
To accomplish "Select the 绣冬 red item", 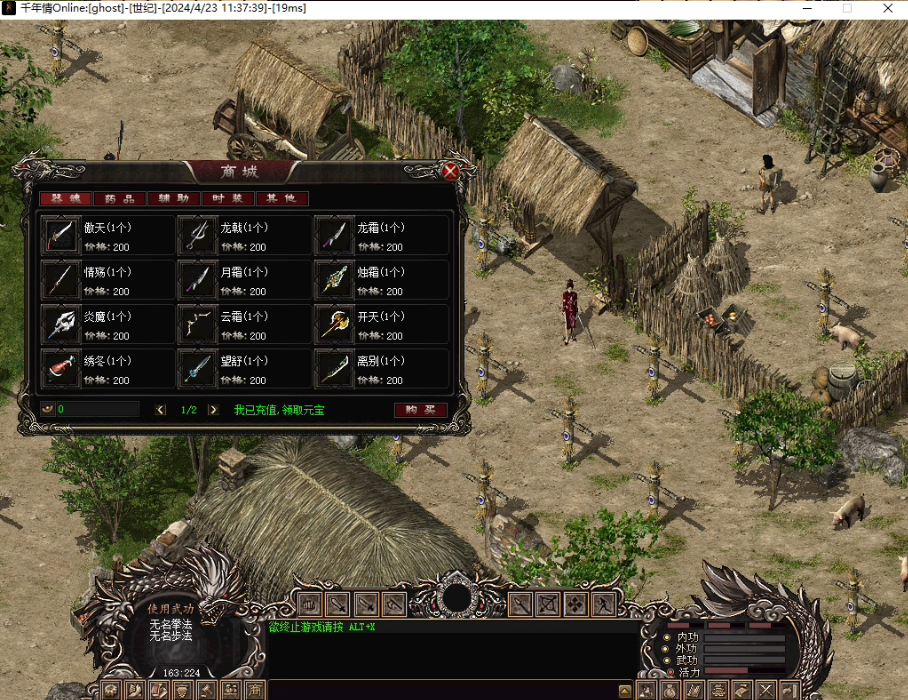I will pyautogui.click(x=62, y=368).
